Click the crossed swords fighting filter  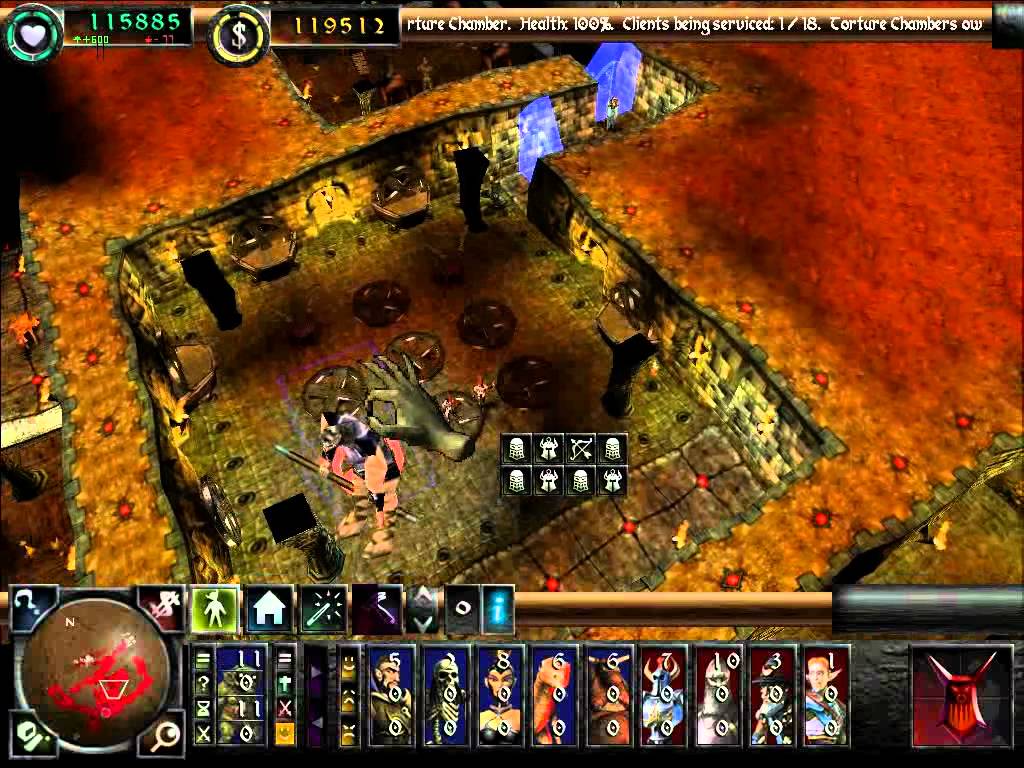coord(204,734)
